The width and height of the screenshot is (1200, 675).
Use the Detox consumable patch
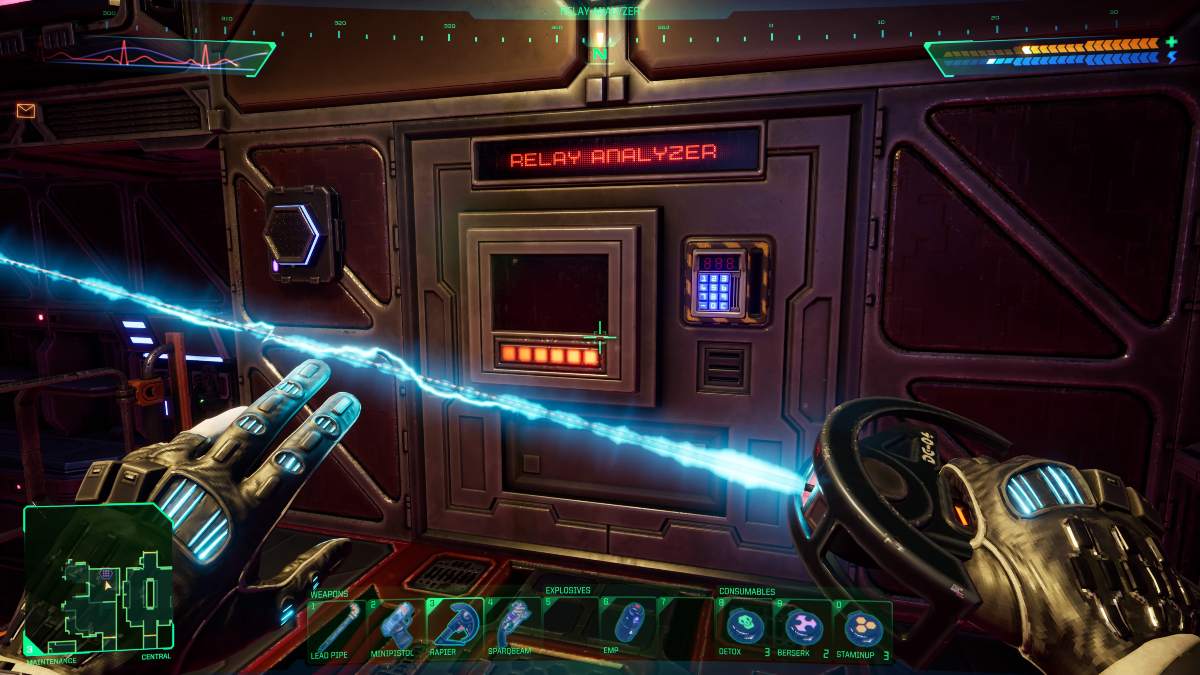[745, 628]
